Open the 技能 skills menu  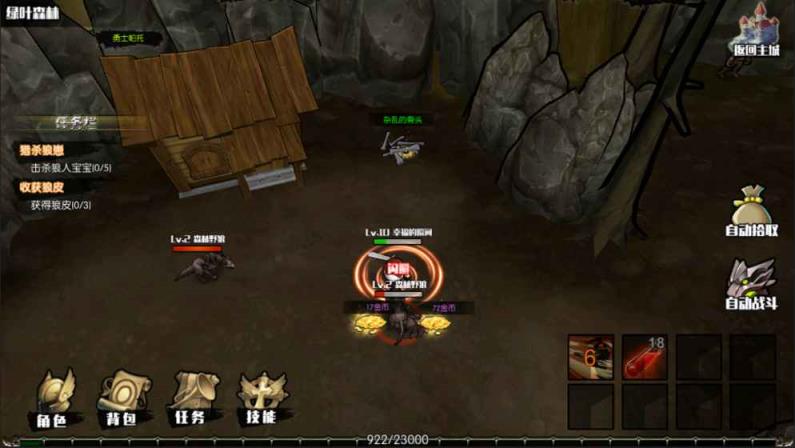(261, 398)
